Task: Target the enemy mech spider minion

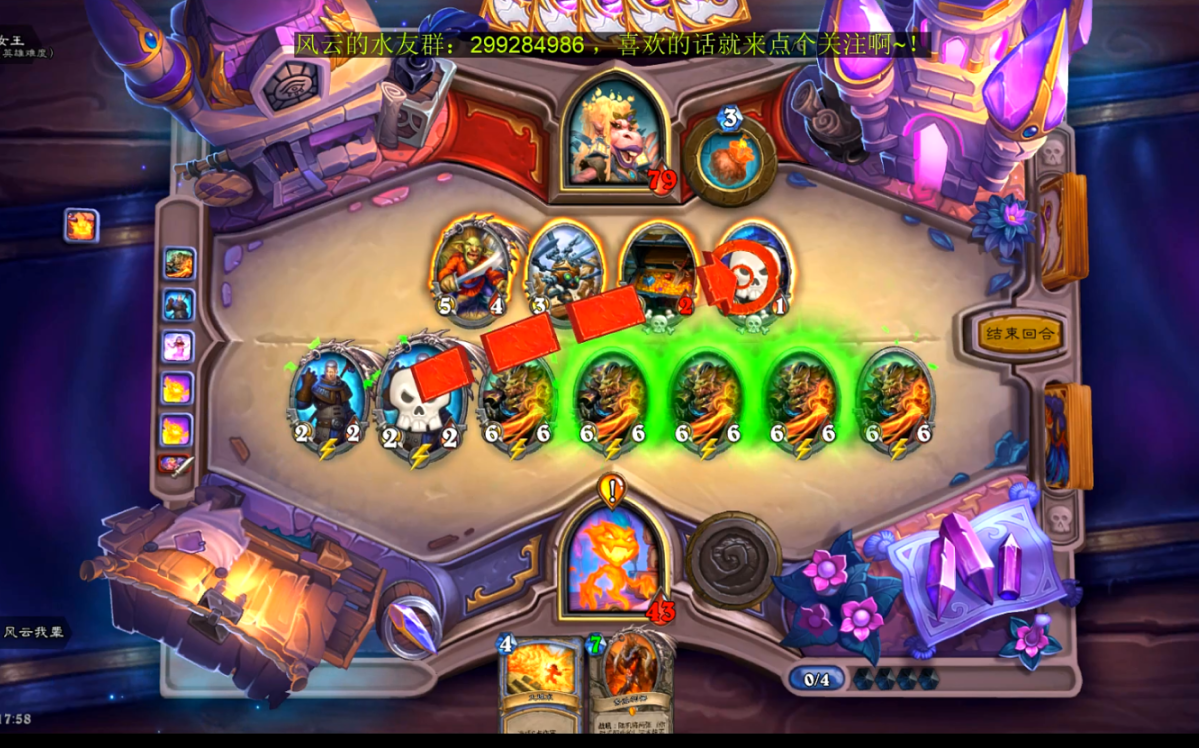Action: [565, 270]
